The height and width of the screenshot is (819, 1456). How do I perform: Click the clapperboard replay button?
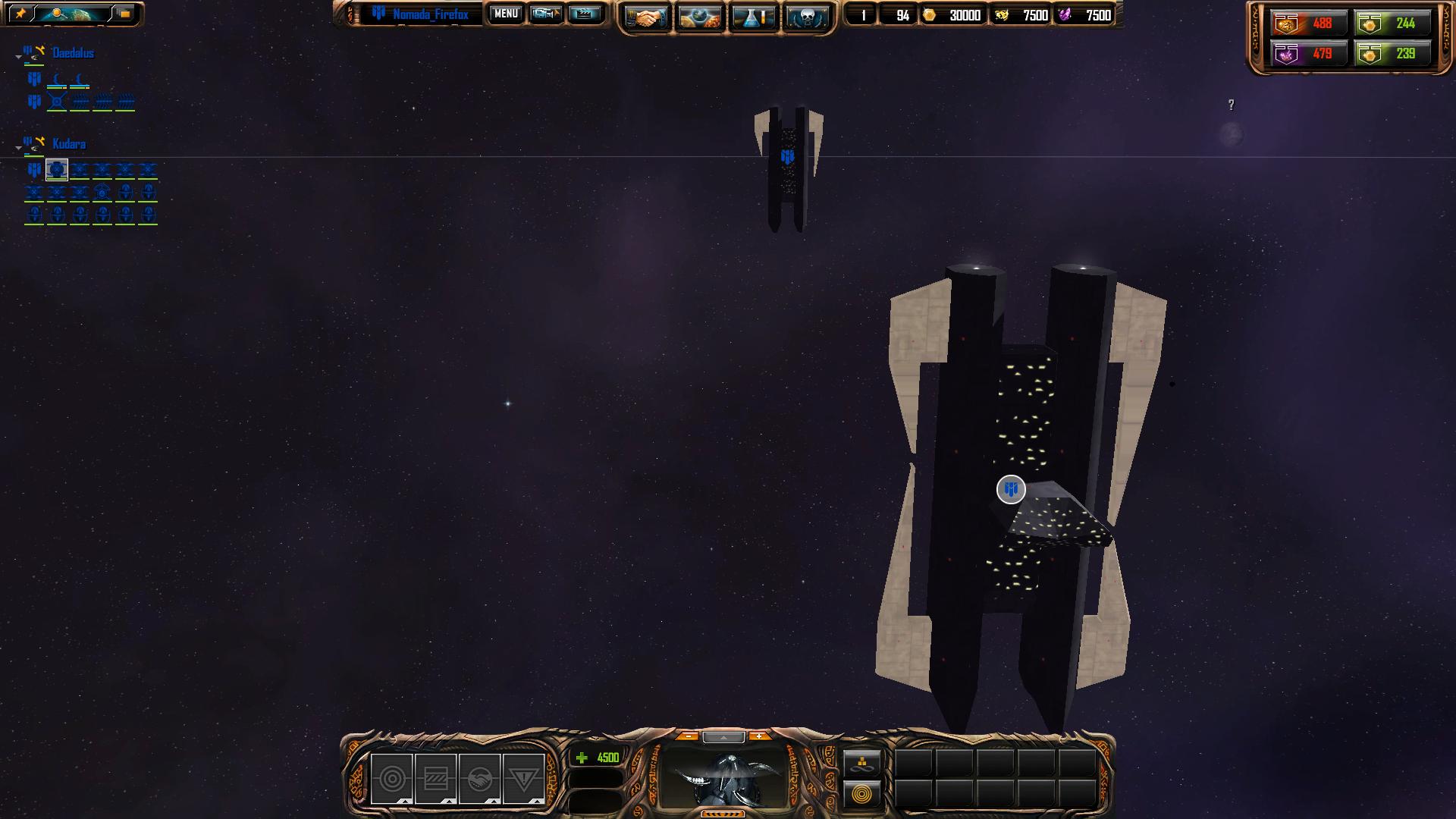coord(584,14)
